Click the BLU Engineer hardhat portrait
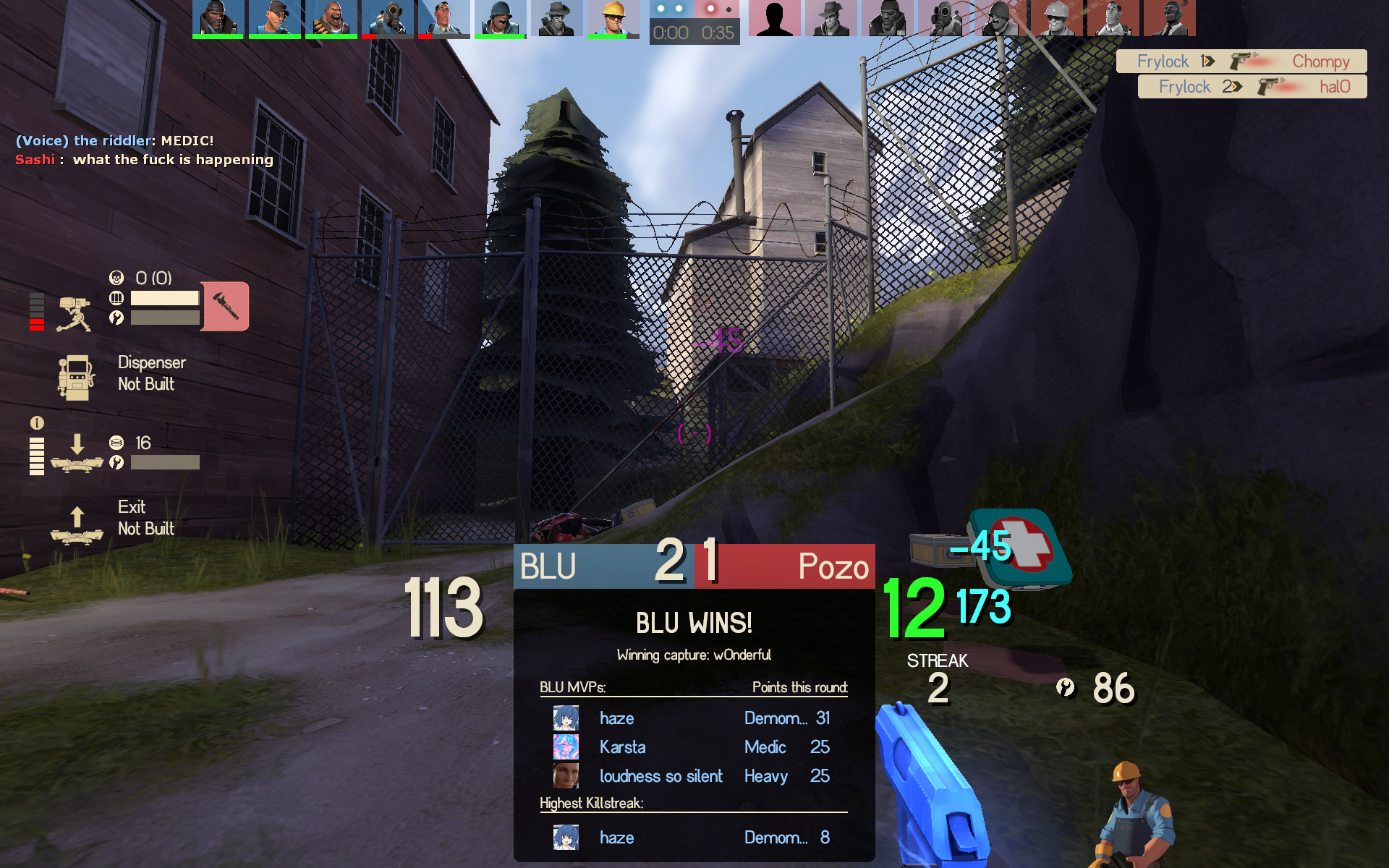 click(613, 18)
